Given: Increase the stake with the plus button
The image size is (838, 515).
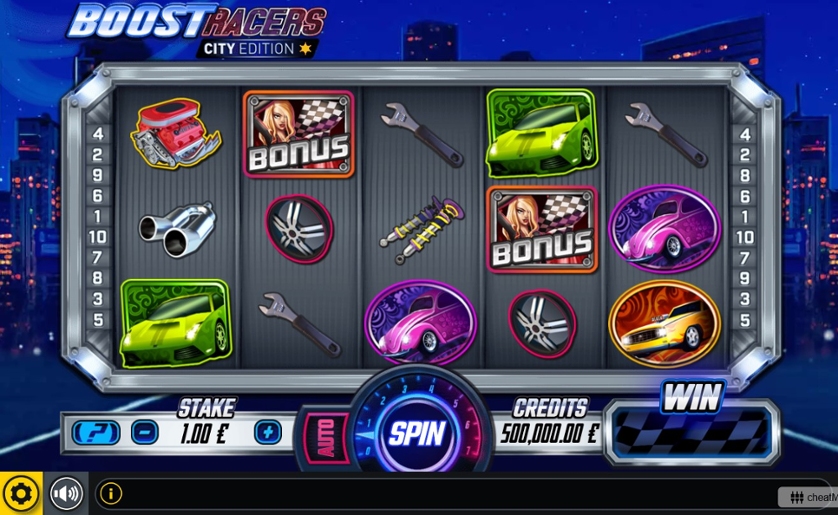Looking at the screenshot, I should (267, 432).
